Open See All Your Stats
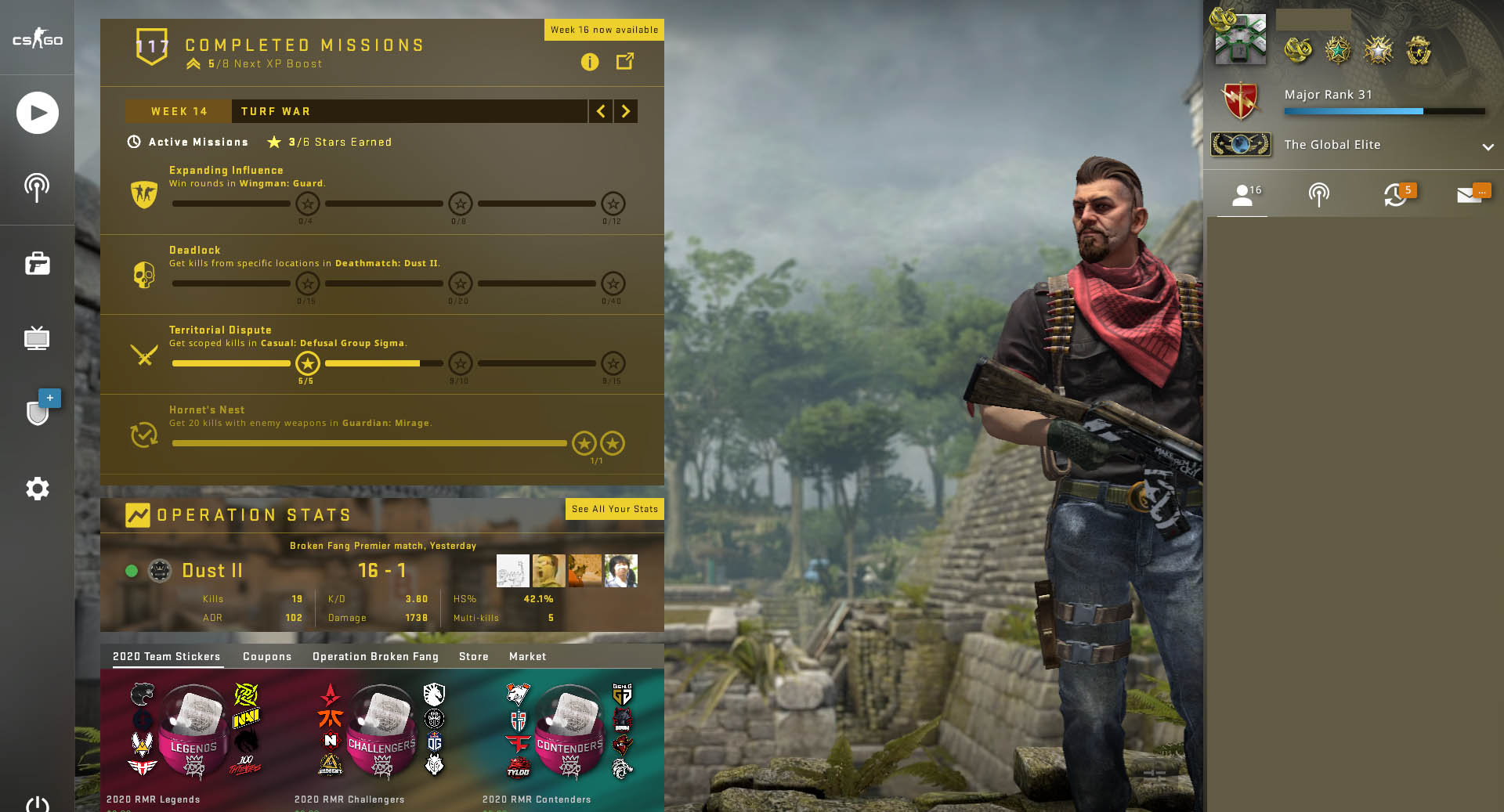The width and height of the screenshot is (1504, 812). pos(614,509)
